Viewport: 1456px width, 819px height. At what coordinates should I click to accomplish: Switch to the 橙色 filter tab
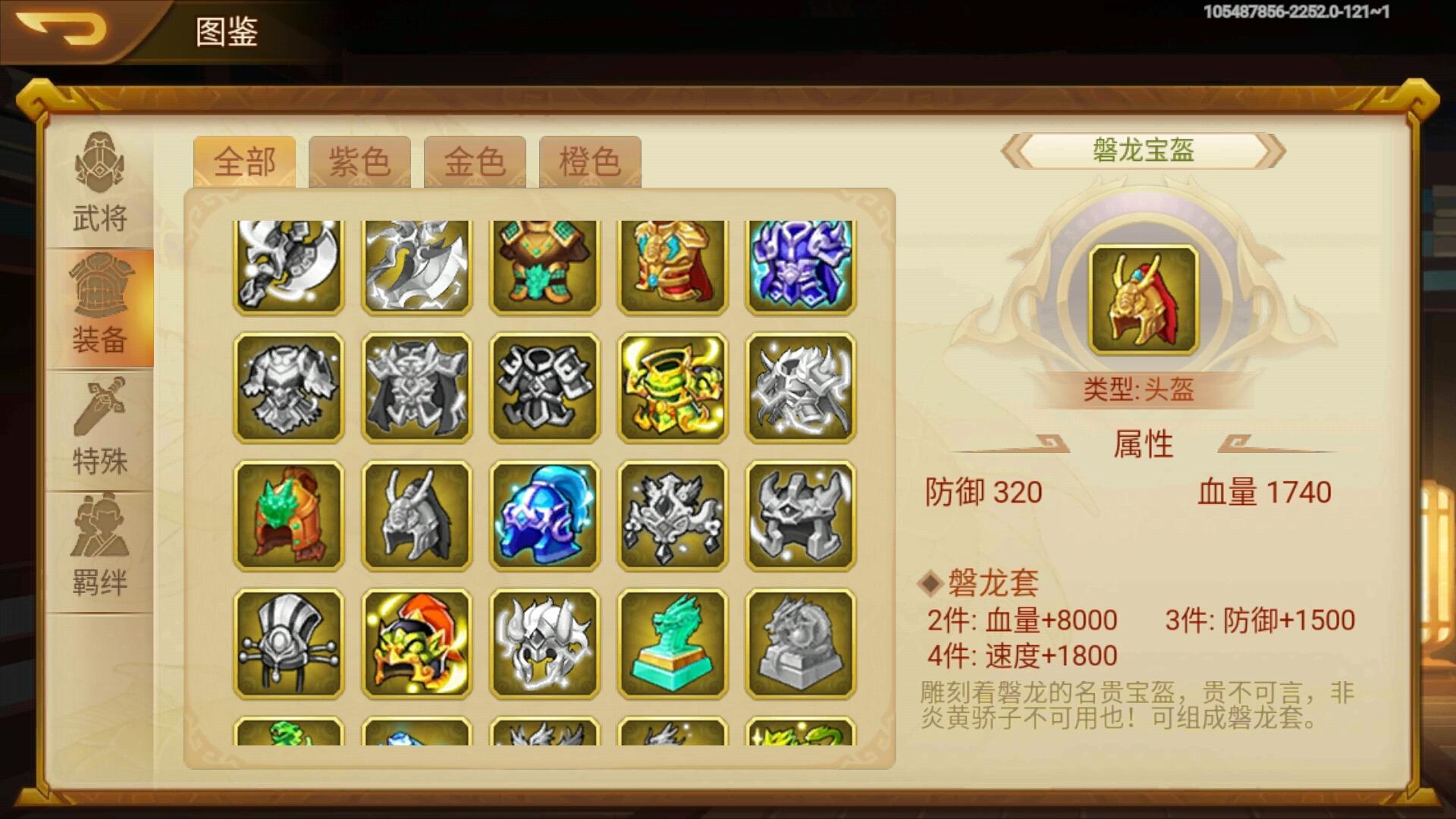590,162
